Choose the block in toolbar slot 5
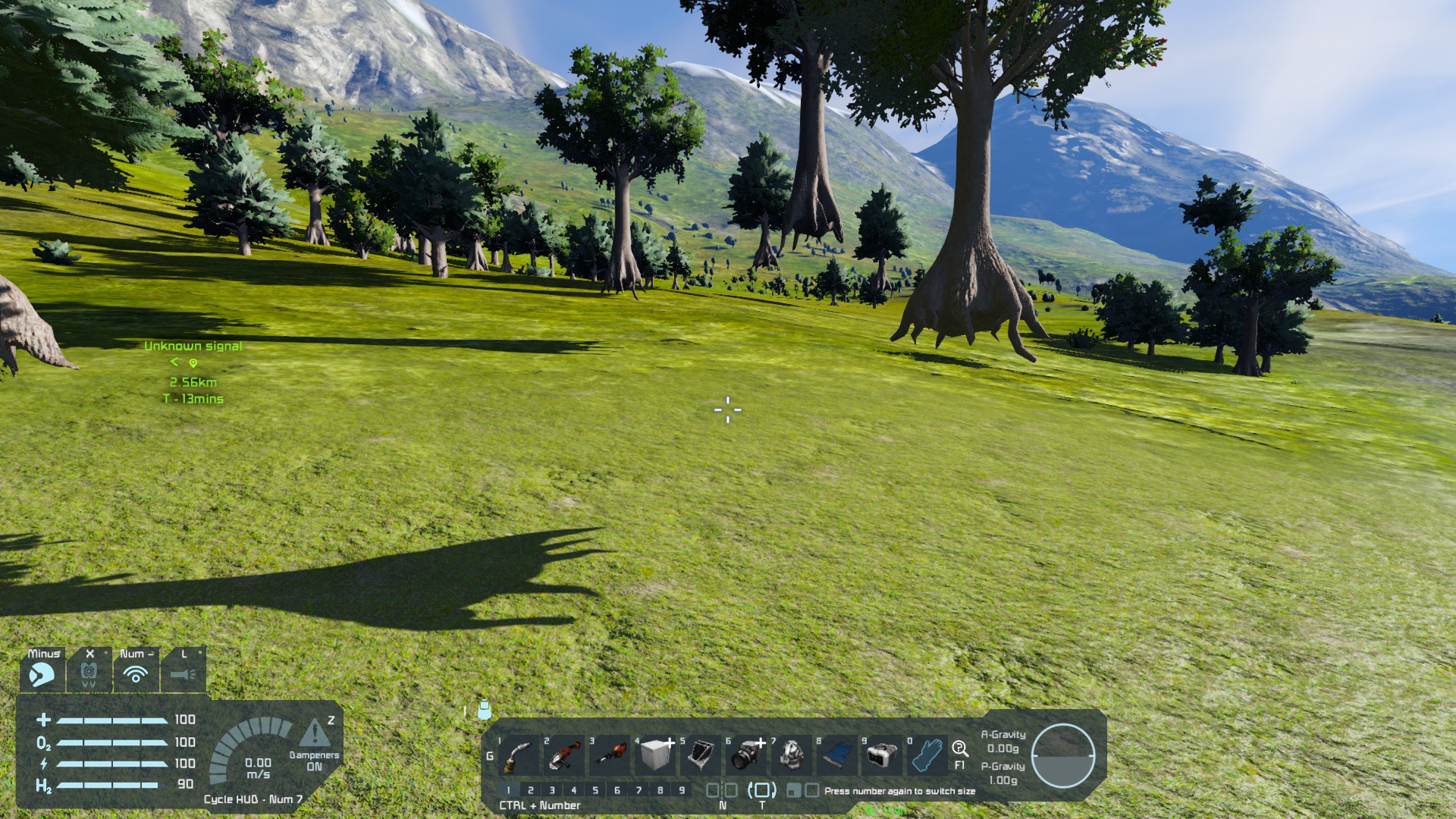 point(701,755)
